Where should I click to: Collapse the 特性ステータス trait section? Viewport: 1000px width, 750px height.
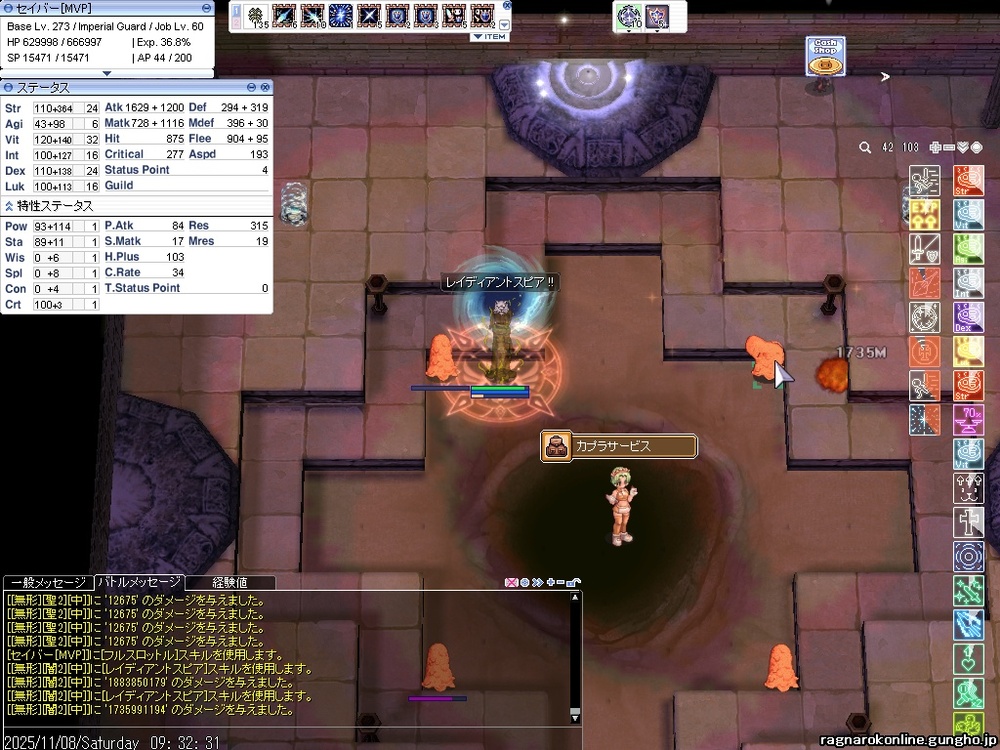coord(9,206)
